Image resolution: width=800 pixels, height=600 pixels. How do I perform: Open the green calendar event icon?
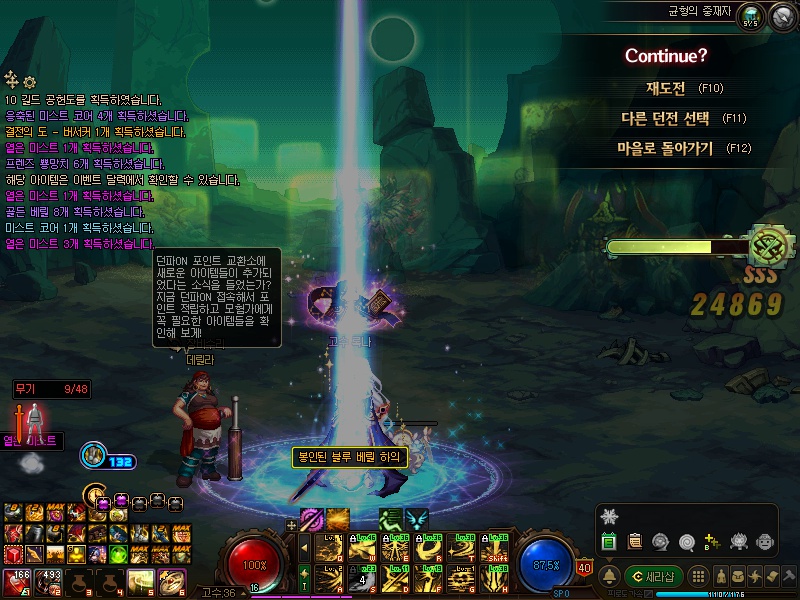tap(608, 542)
